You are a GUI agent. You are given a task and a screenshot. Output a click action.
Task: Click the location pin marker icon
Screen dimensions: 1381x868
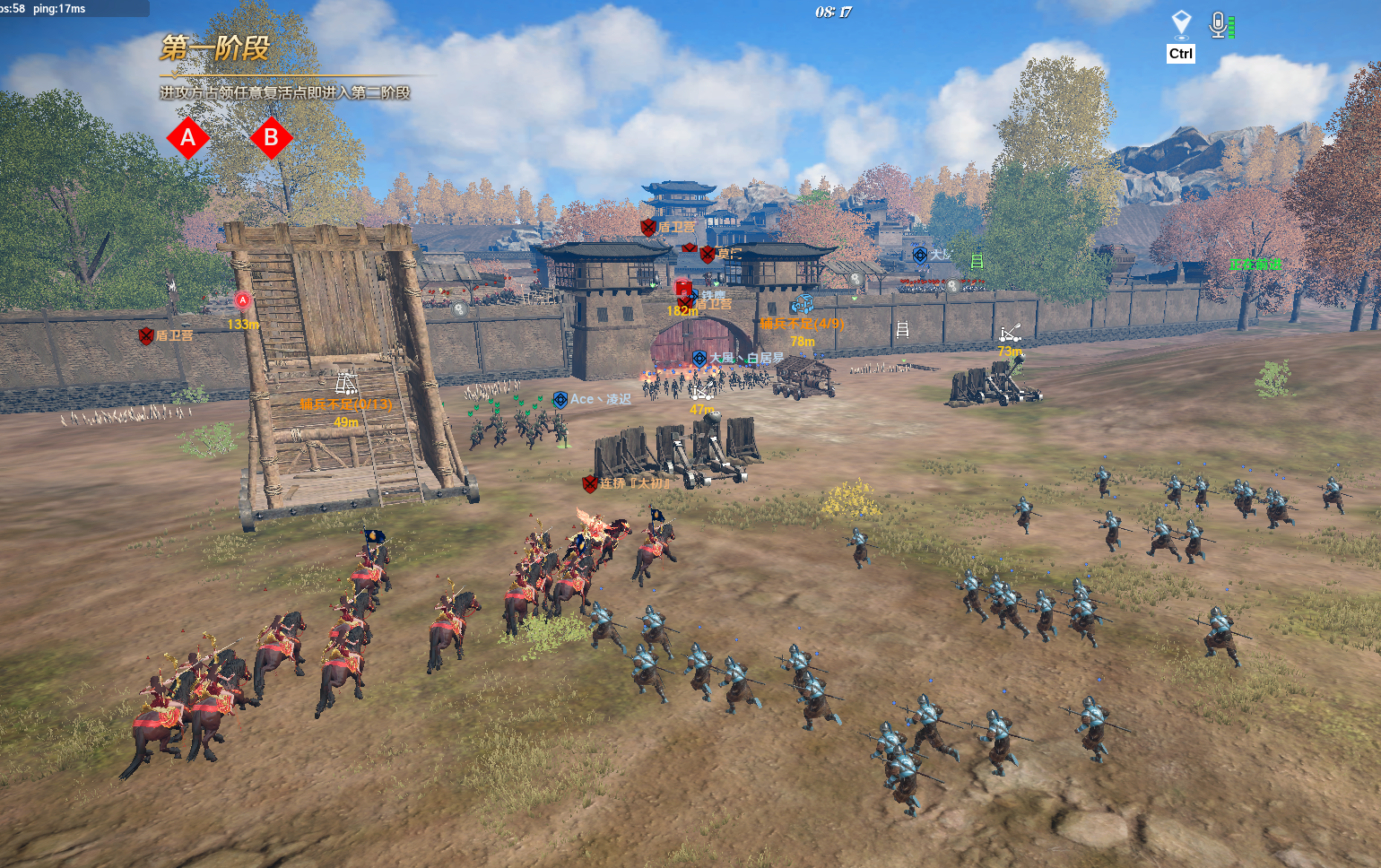coord(1181,23)
